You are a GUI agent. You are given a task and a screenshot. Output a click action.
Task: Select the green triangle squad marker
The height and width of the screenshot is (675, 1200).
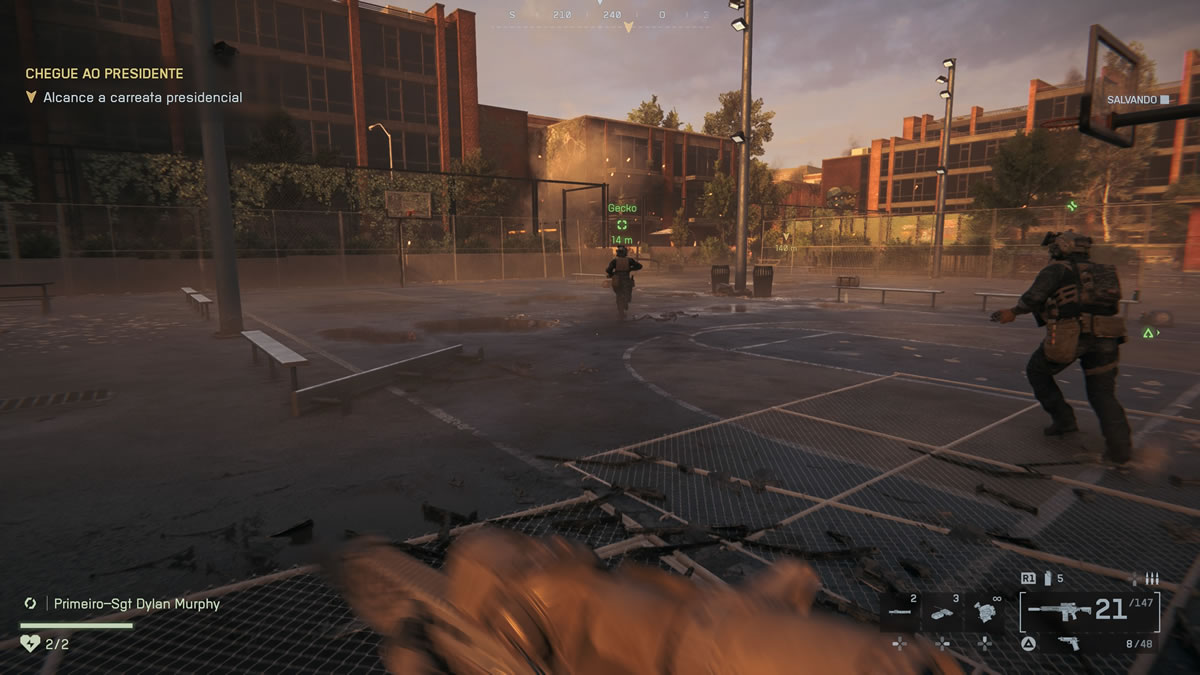pyautogui.click(x=1149, y=332)
